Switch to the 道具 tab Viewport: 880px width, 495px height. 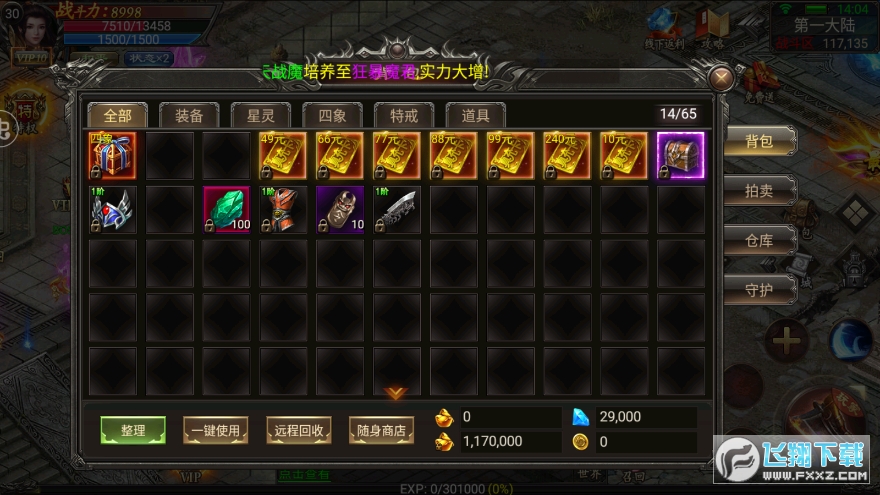coord(475,115)
